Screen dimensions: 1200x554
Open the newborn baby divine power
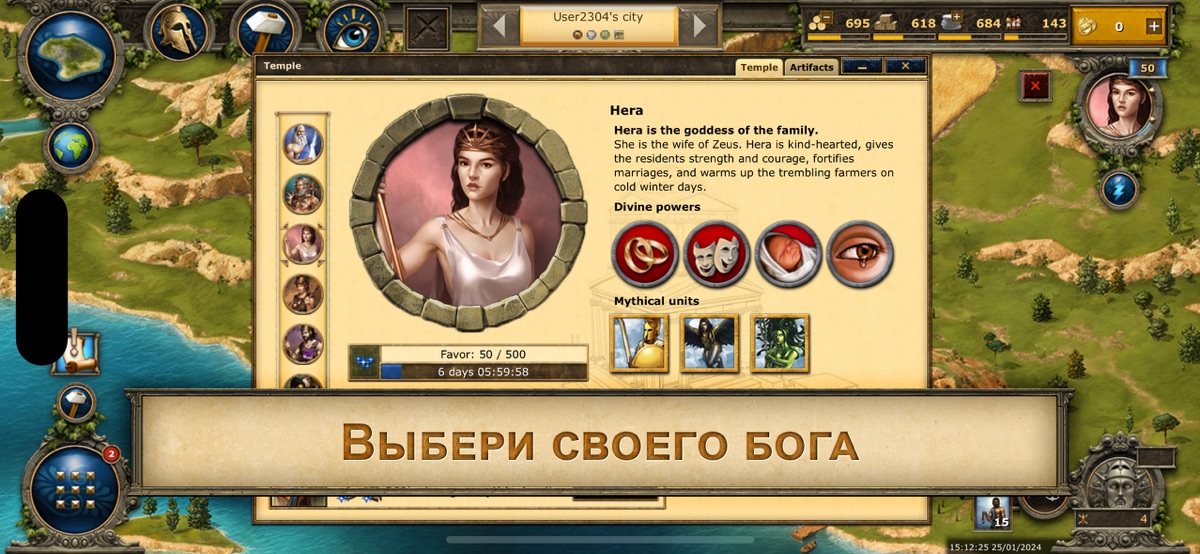pos(788,254)
